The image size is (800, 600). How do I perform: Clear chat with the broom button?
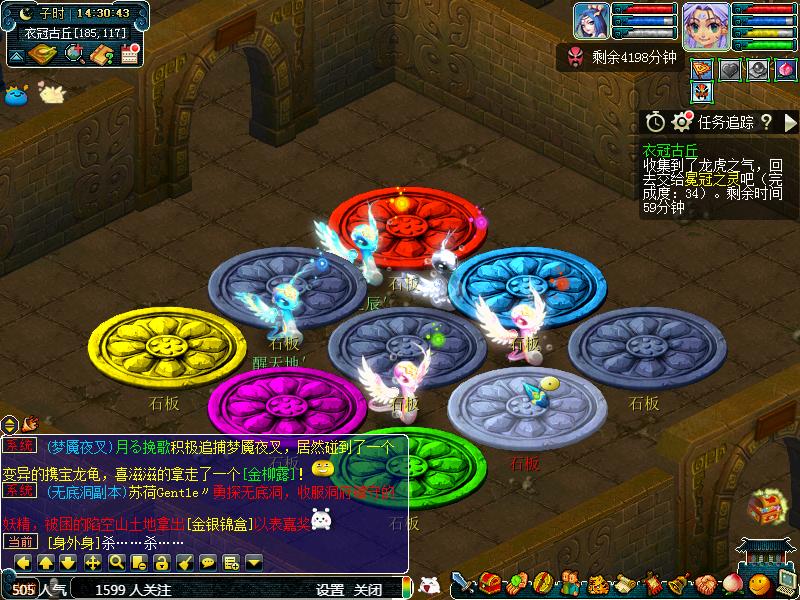pos(185,562)
